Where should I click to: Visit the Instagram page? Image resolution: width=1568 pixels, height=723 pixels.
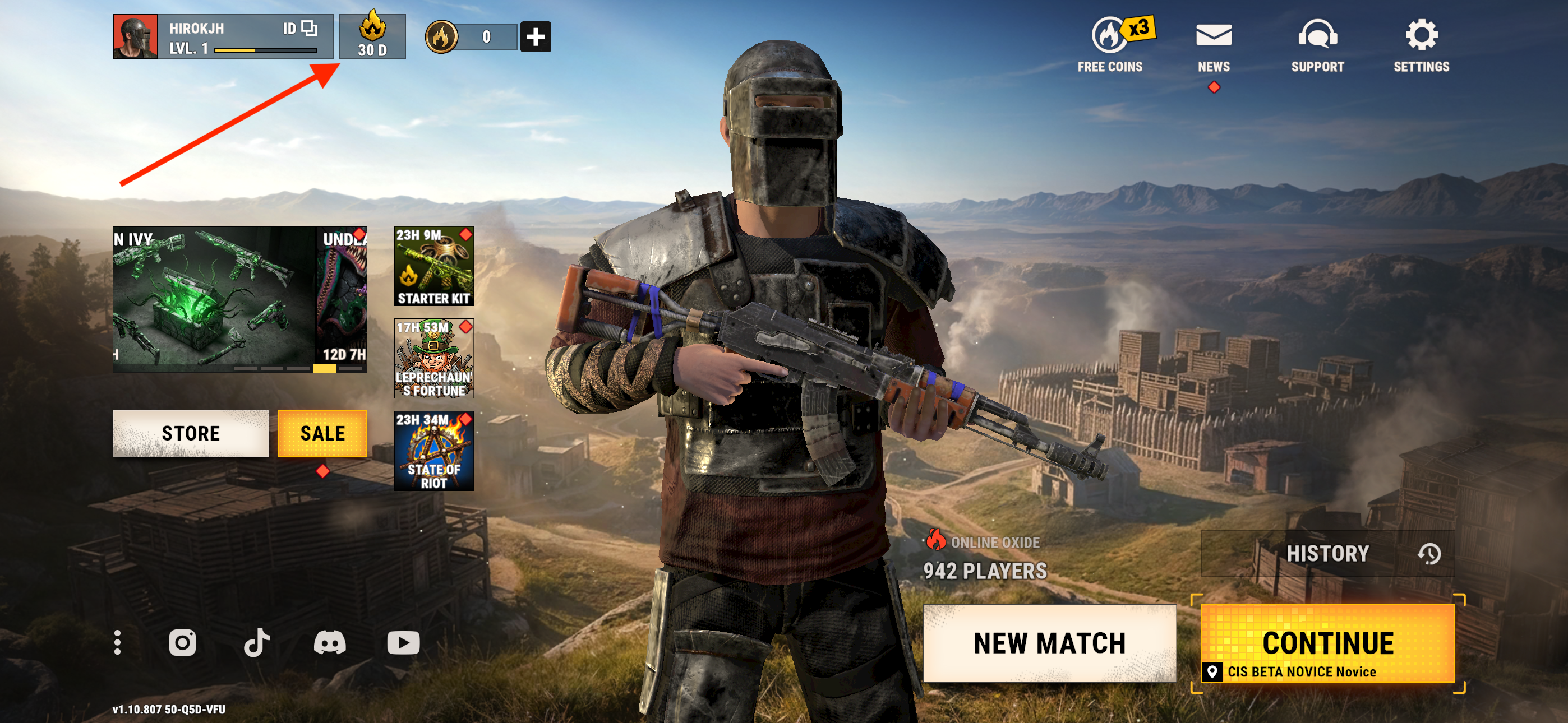click(x=182, y=643)
